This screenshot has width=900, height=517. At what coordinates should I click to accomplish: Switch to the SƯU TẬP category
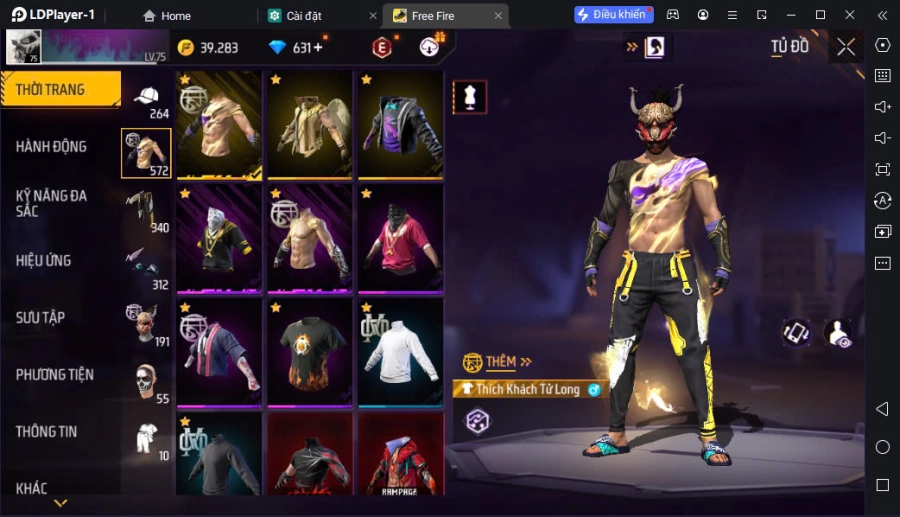[41, 317]
